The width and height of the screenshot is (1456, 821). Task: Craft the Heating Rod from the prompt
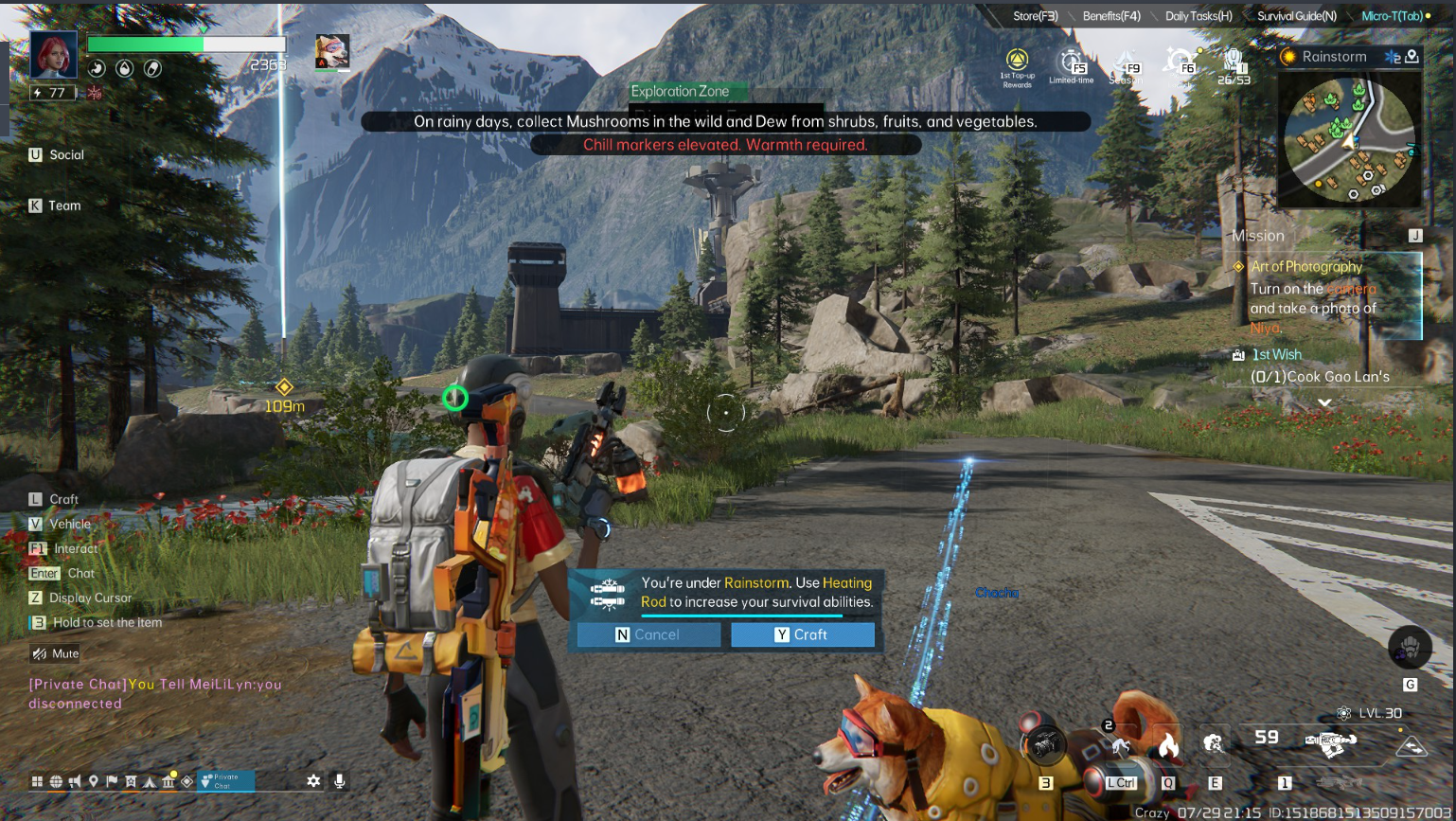(x=802, y=634)
